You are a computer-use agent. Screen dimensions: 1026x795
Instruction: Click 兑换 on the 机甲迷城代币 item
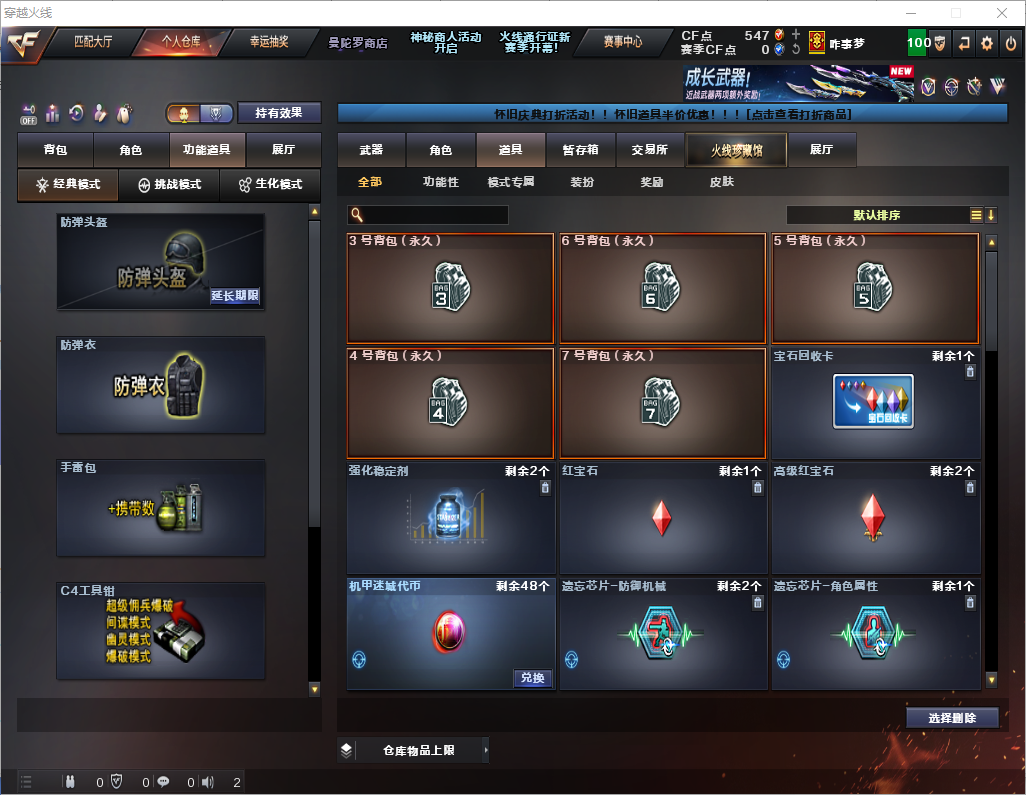[533, 678]
